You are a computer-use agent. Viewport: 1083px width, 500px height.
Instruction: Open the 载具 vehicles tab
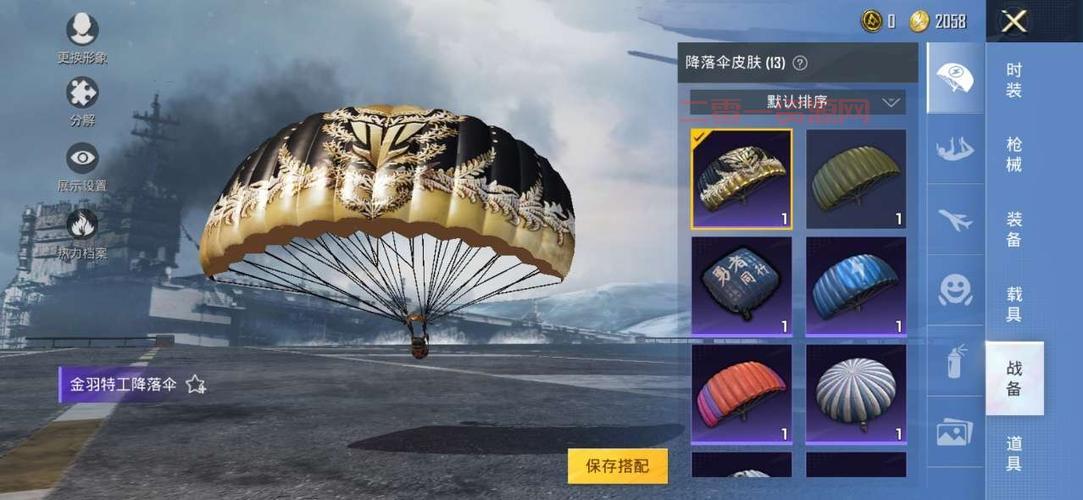coord(1014,304)
